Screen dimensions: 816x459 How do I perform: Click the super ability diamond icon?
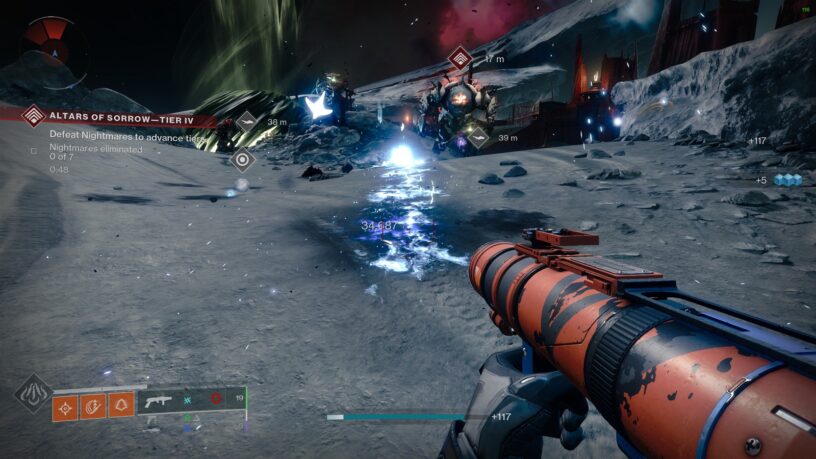[33, 393]
